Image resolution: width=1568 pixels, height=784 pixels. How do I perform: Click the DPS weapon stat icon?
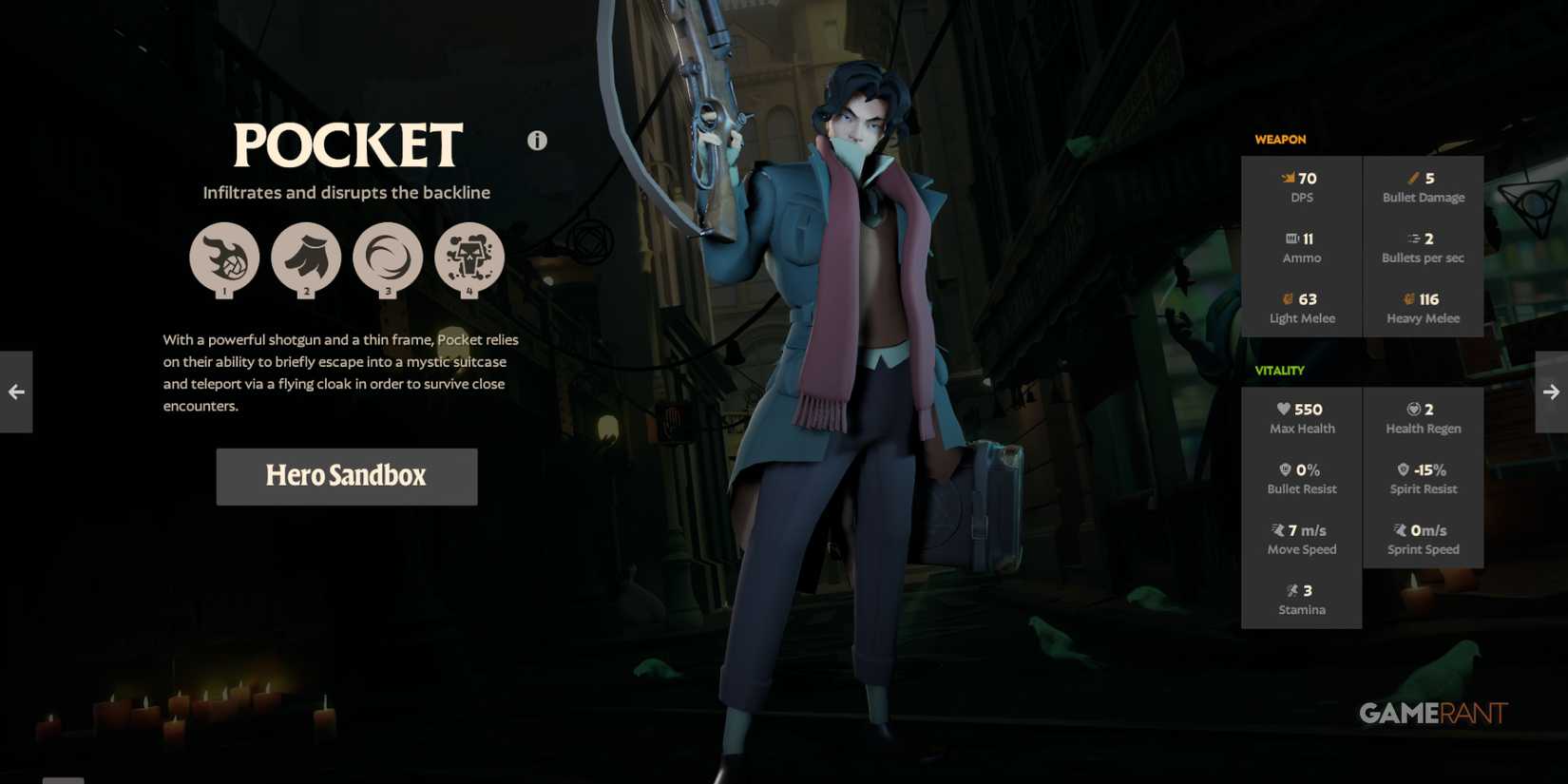point(1285,178)
